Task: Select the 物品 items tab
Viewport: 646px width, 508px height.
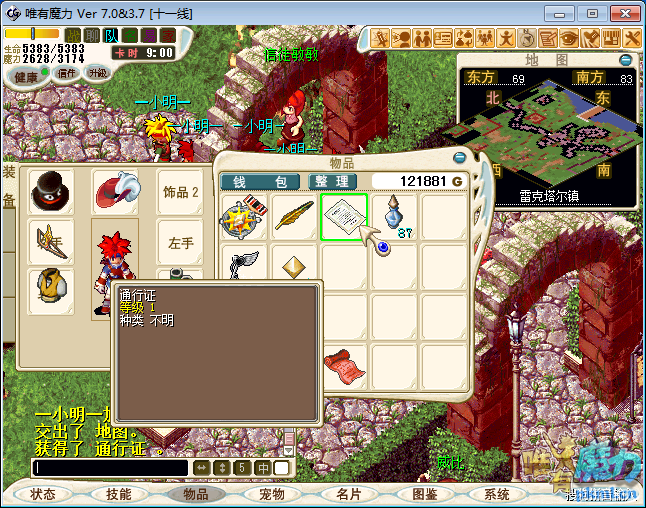Action: coord(196,494)
